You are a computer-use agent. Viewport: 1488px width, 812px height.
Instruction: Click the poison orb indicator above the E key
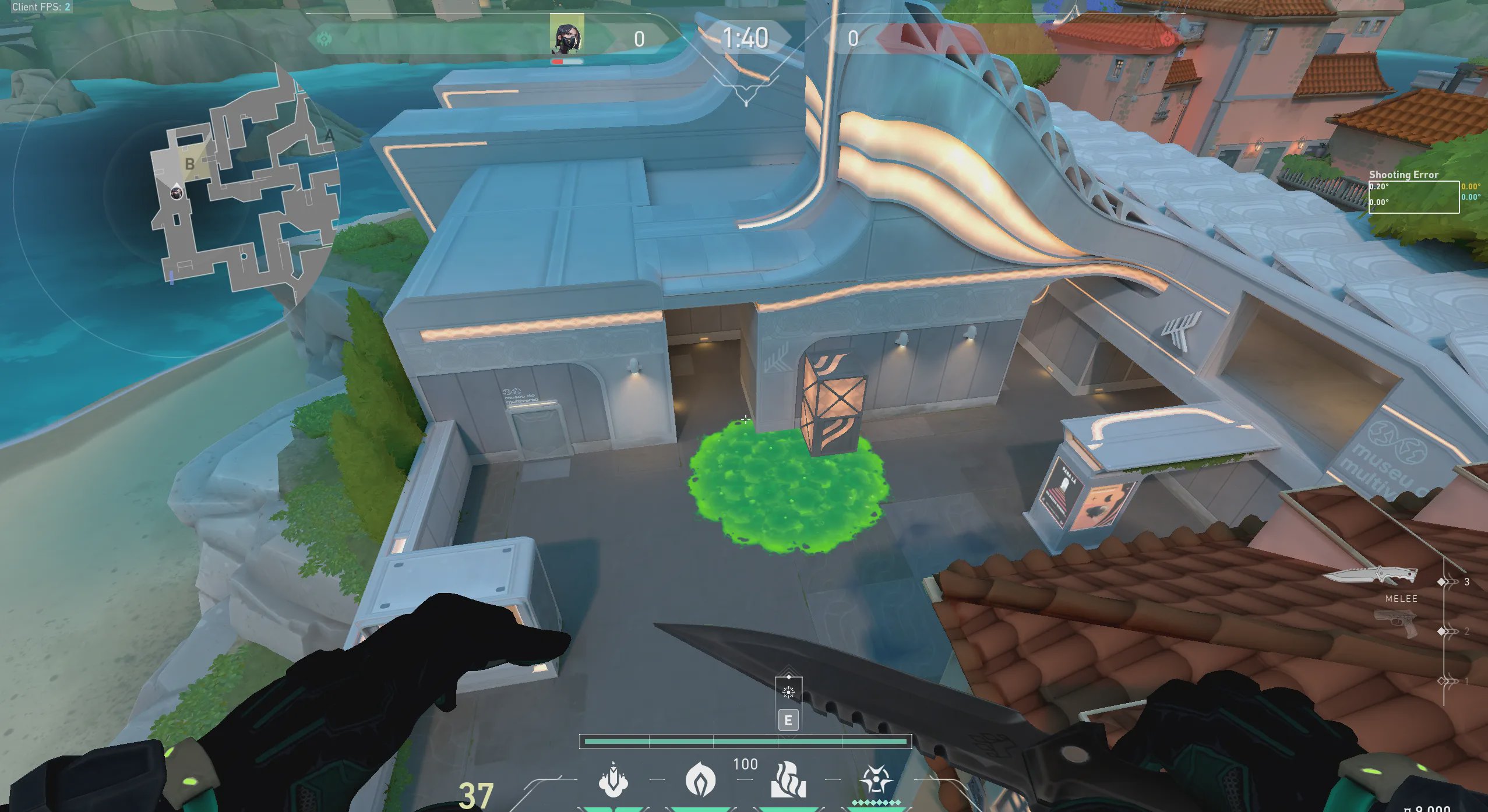point(788,691)
